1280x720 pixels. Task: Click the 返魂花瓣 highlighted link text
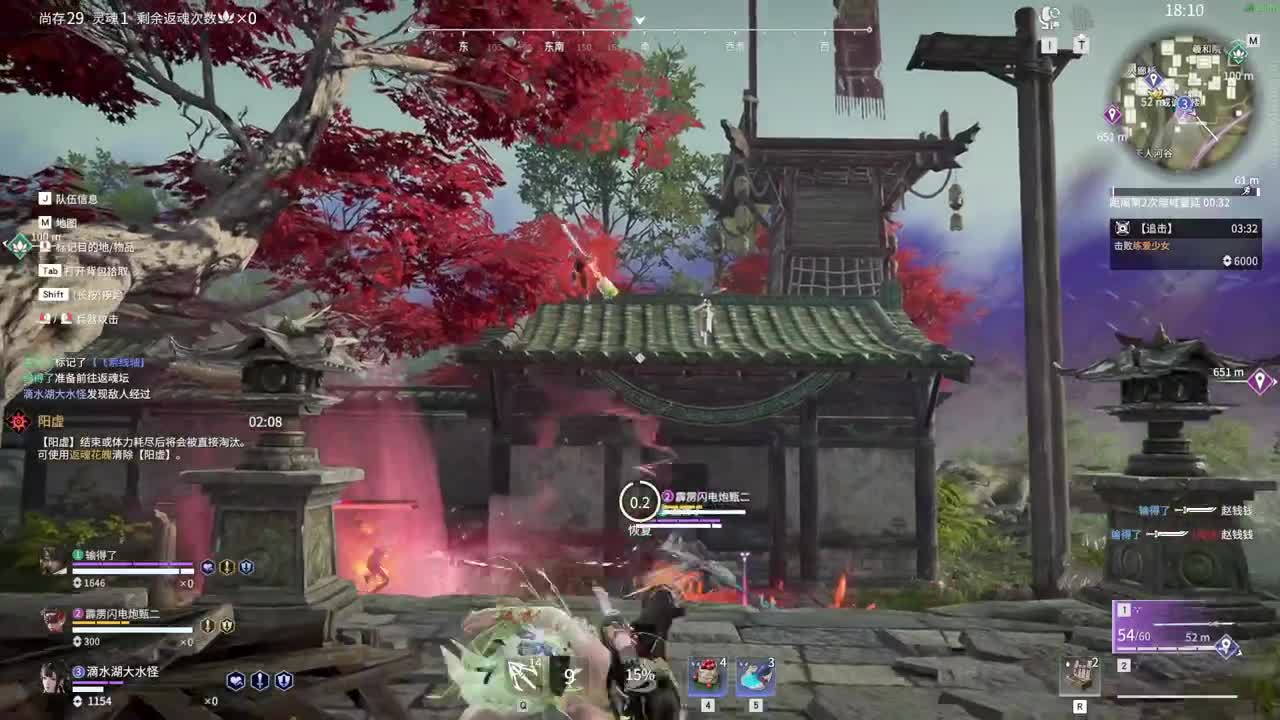point(89,456)
